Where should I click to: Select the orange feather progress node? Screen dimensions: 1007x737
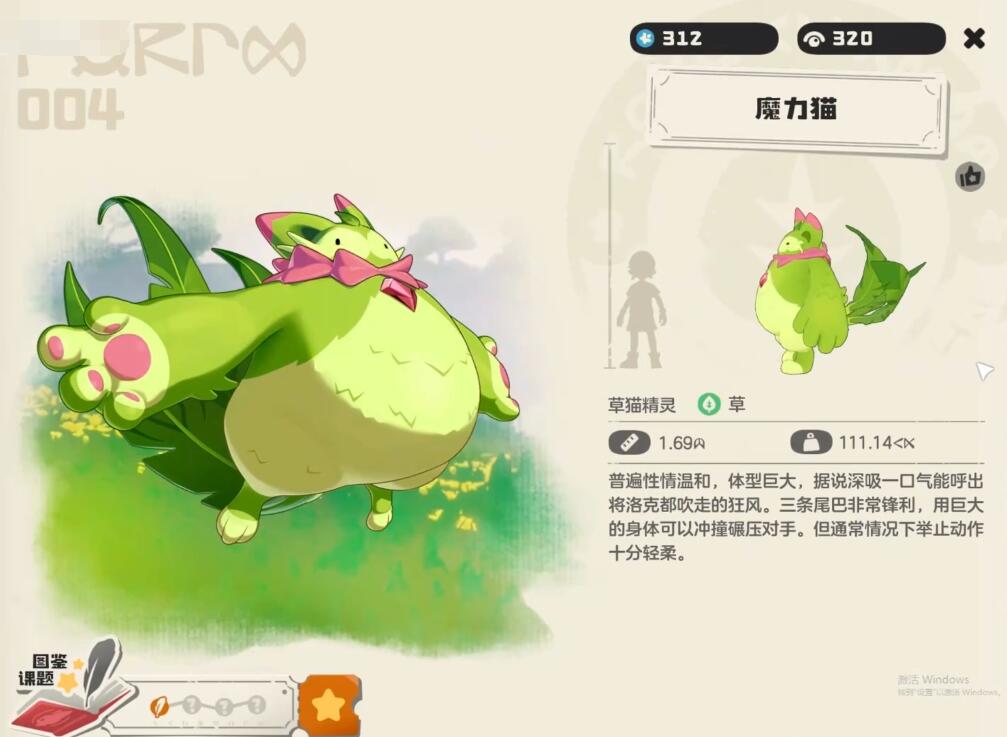[x=160, y=705]
